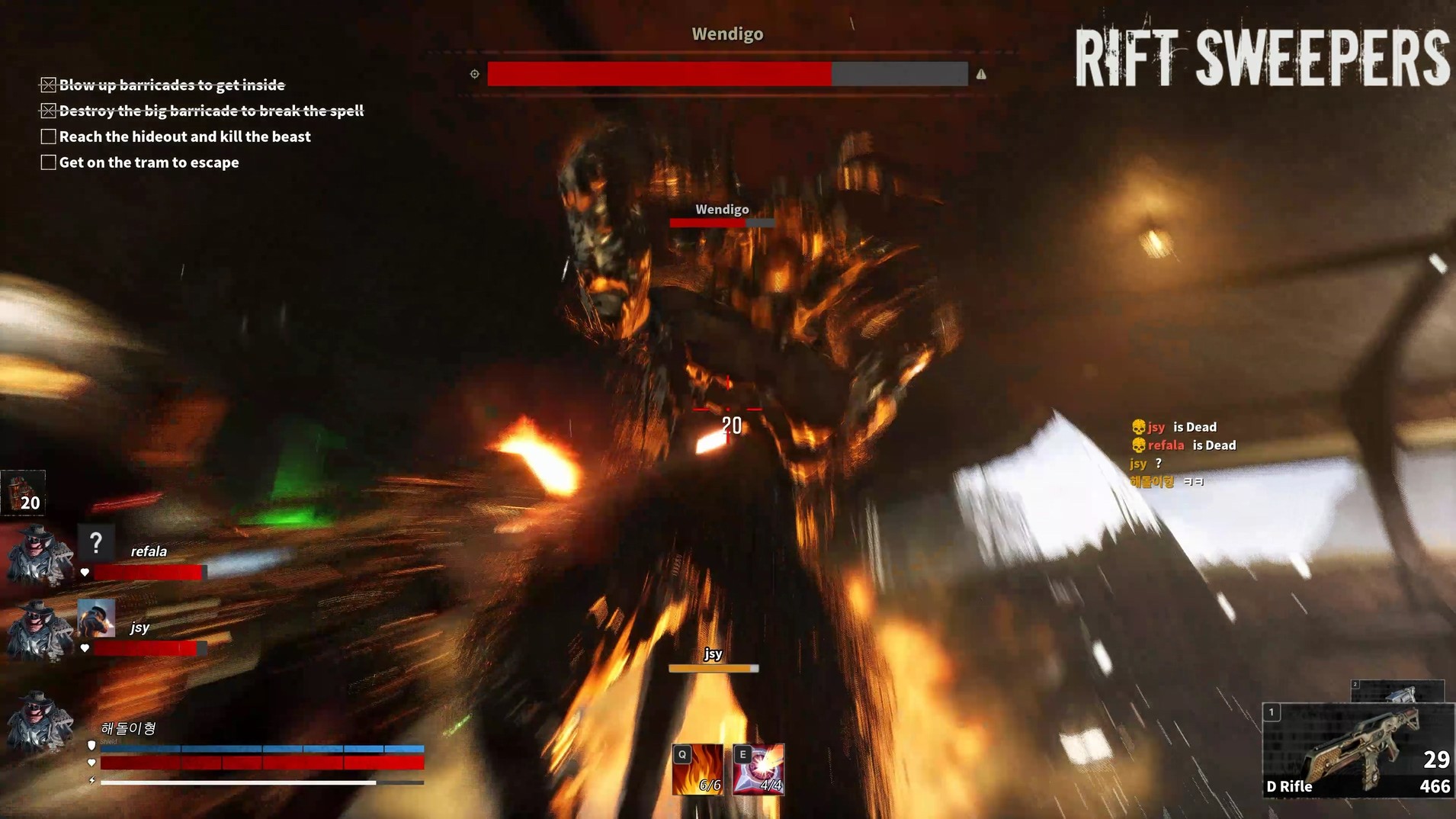Click the Wendigo name label above the boss
The height and width of the screenshot is (819, 1456).
pyautogui.click(x=722, y=208)
